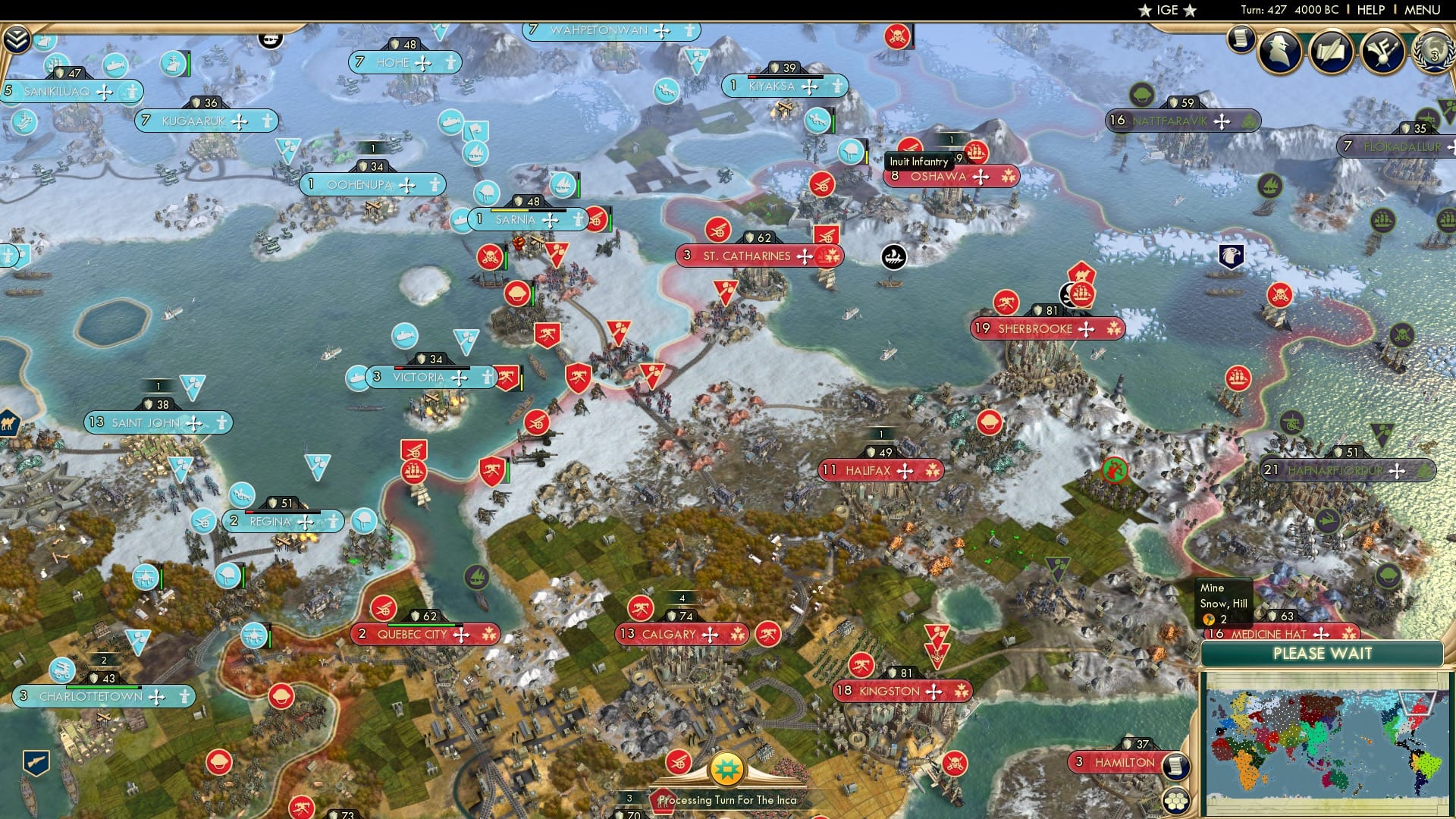Select the Halifax city banner

click(881, 470)
